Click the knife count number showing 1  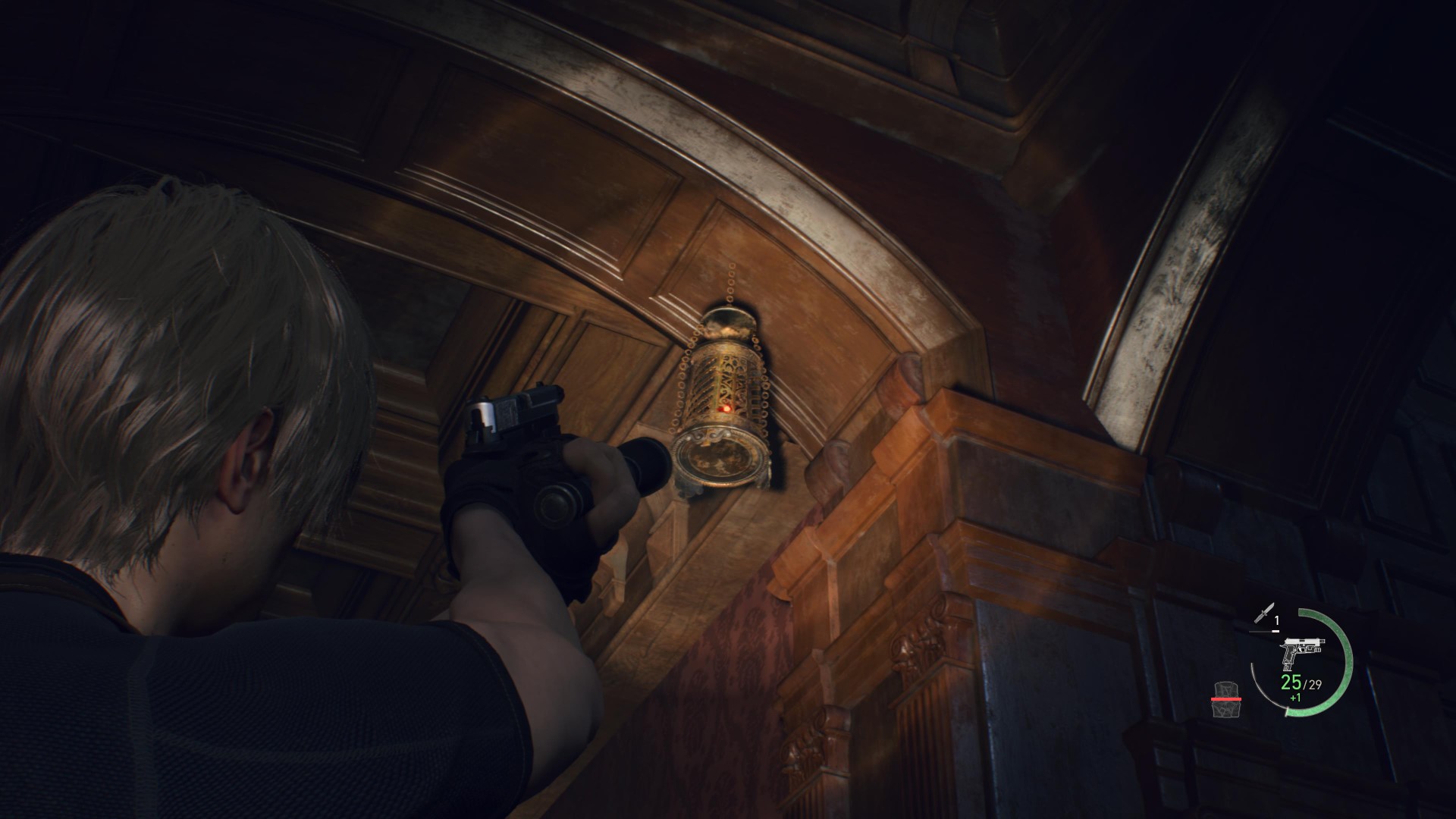point(1276,620)
